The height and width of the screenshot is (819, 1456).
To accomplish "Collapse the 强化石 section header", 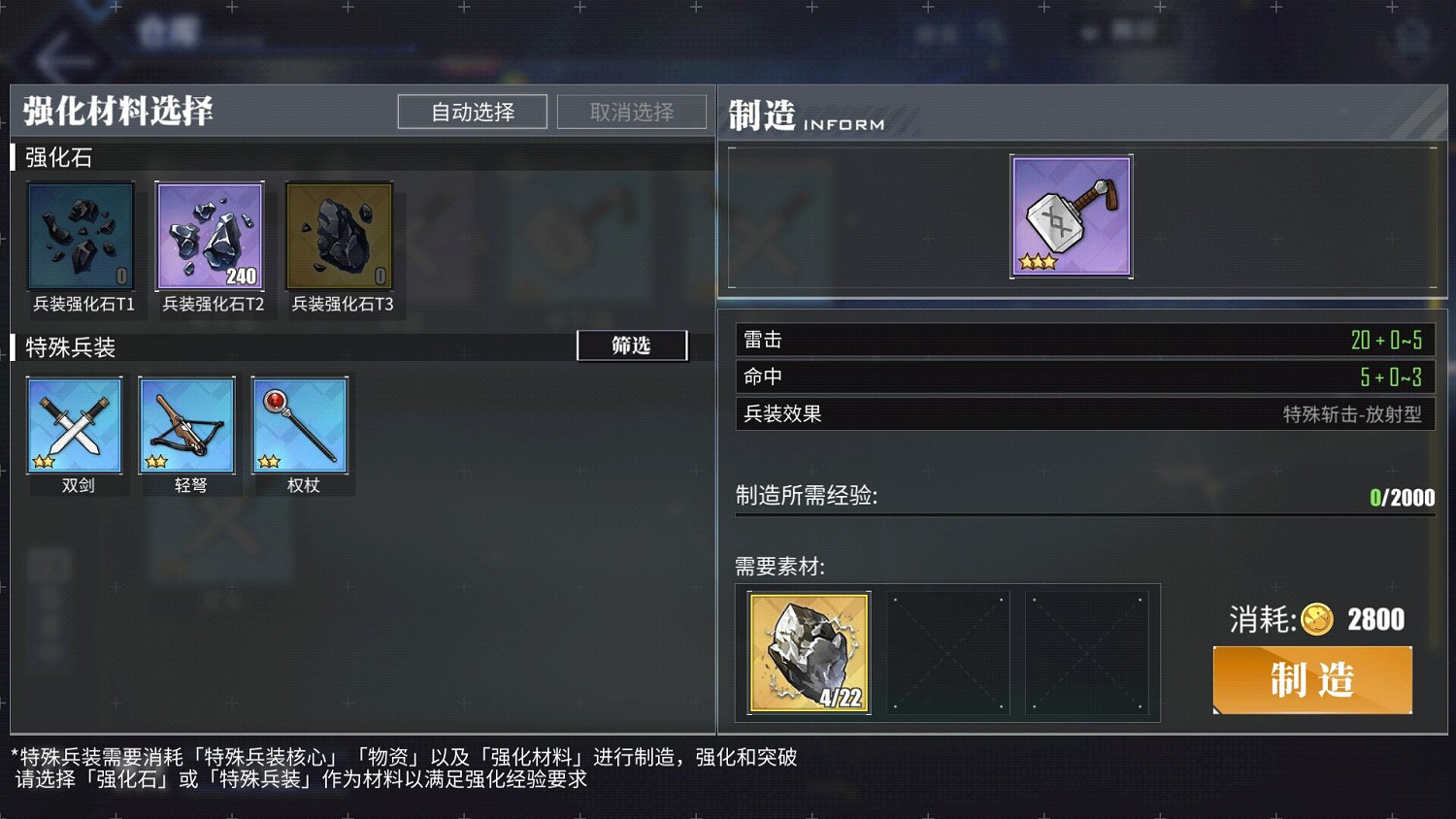I will (58, 157).
